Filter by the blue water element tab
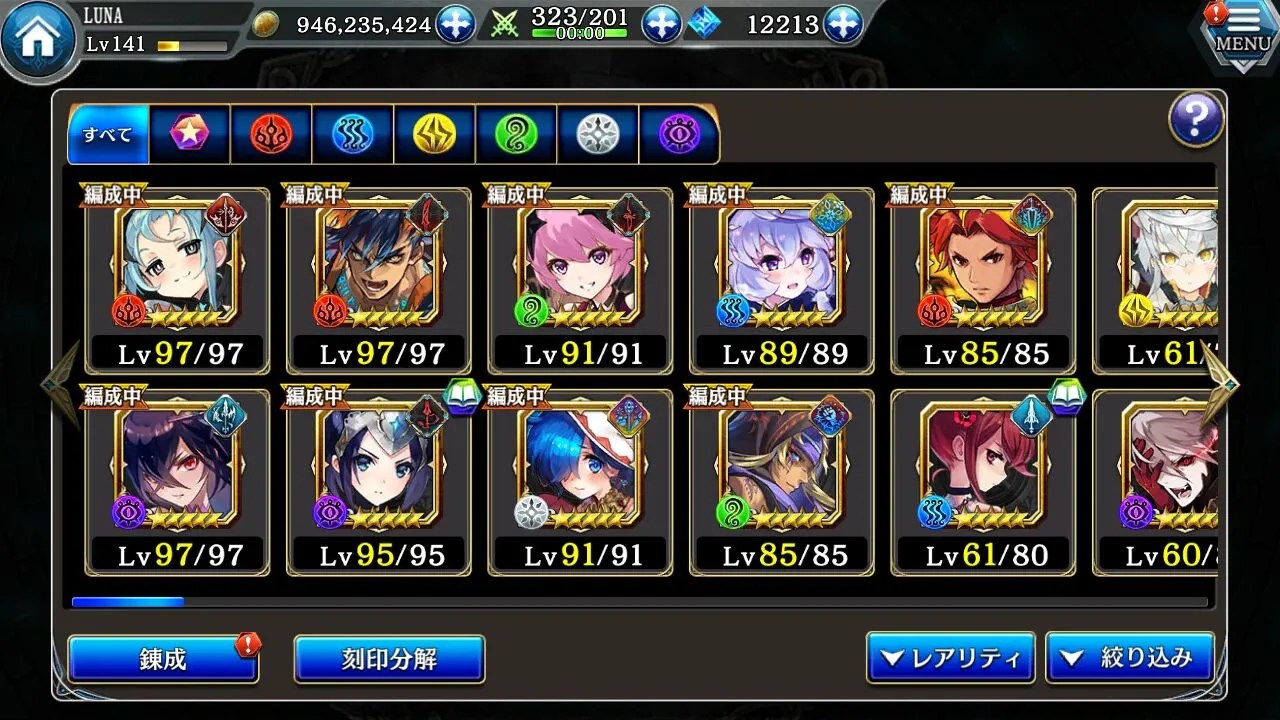Image resolution: width=1280 pixels, height=720 pixels. coord(353,134)
